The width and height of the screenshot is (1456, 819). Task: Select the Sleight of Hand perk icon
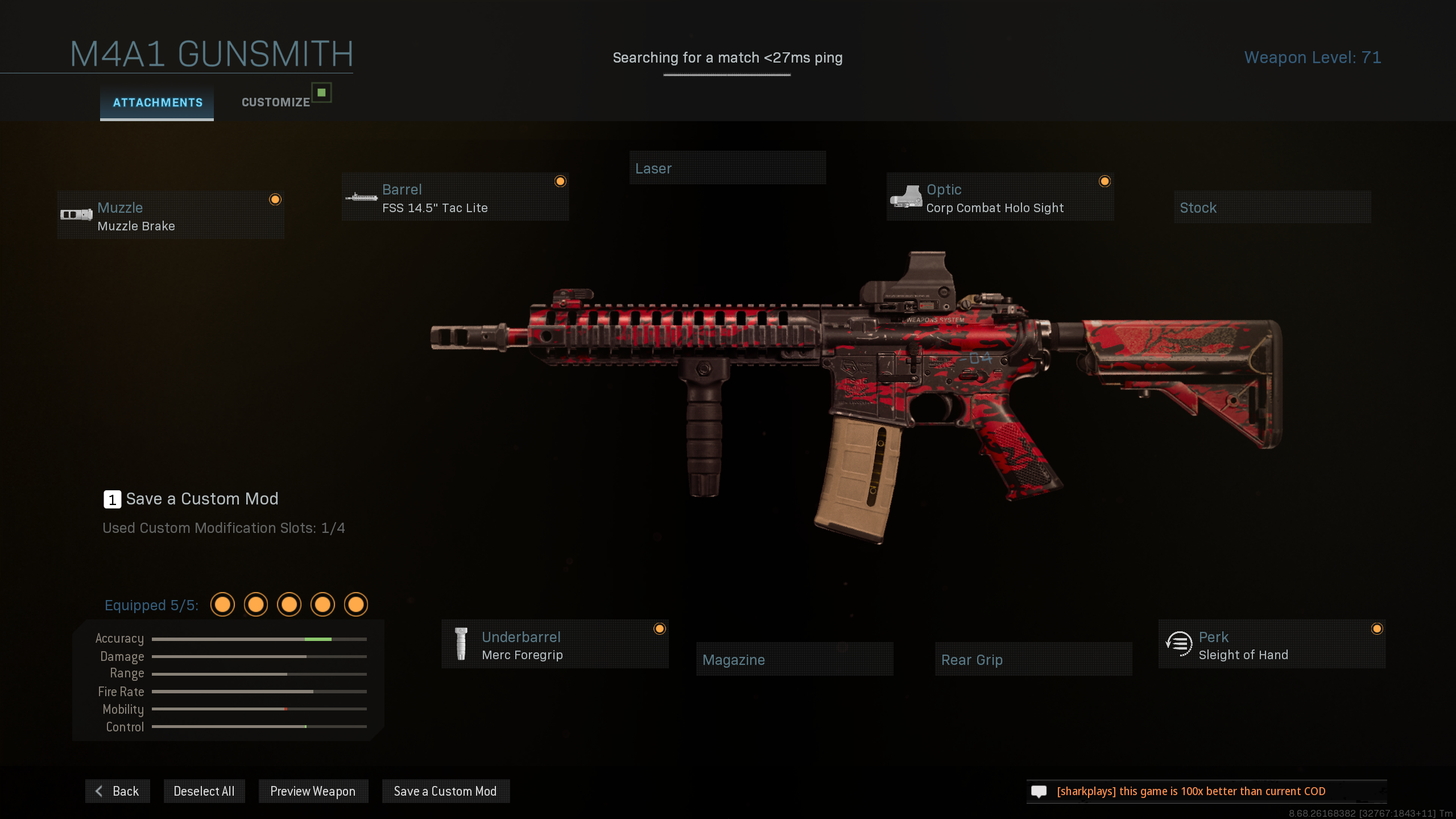click(x=1179, y=644)
